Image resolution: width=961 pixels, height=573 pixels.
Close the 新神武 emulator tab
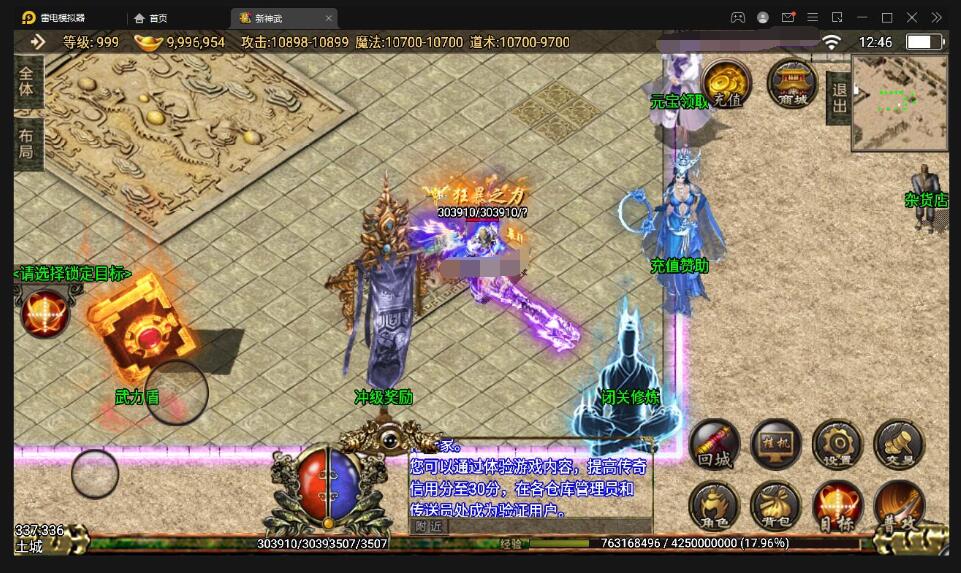click(329, 18)
